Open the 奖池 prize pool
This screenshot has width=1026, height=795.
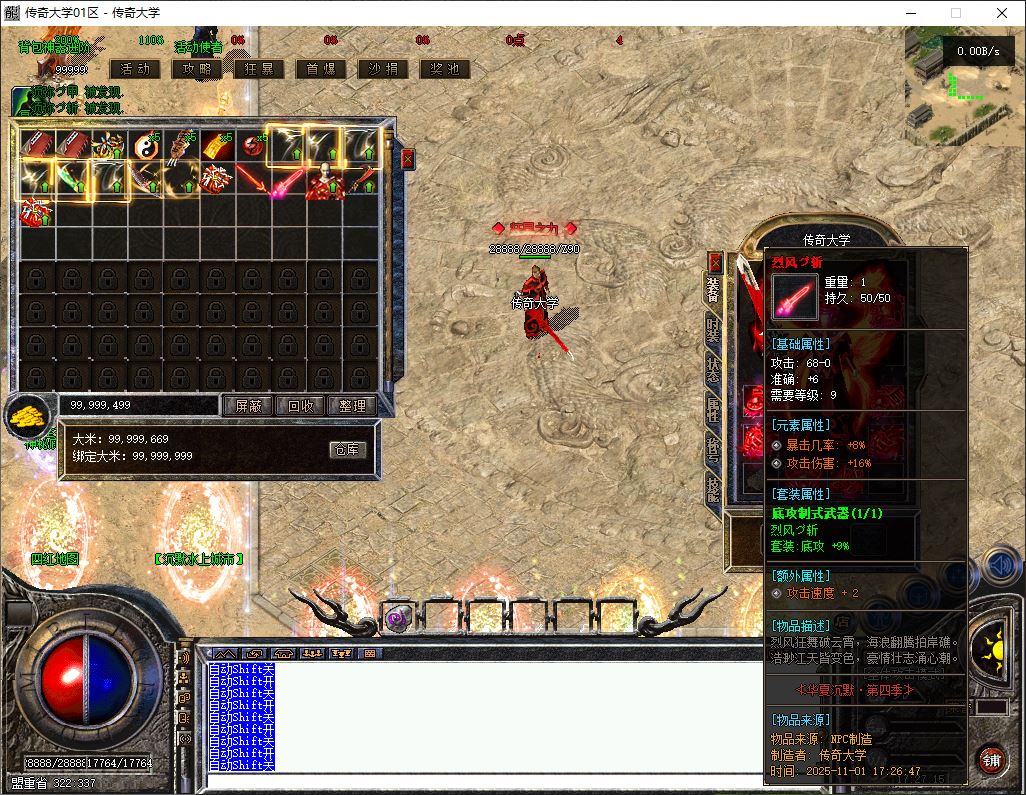[445, 69]
